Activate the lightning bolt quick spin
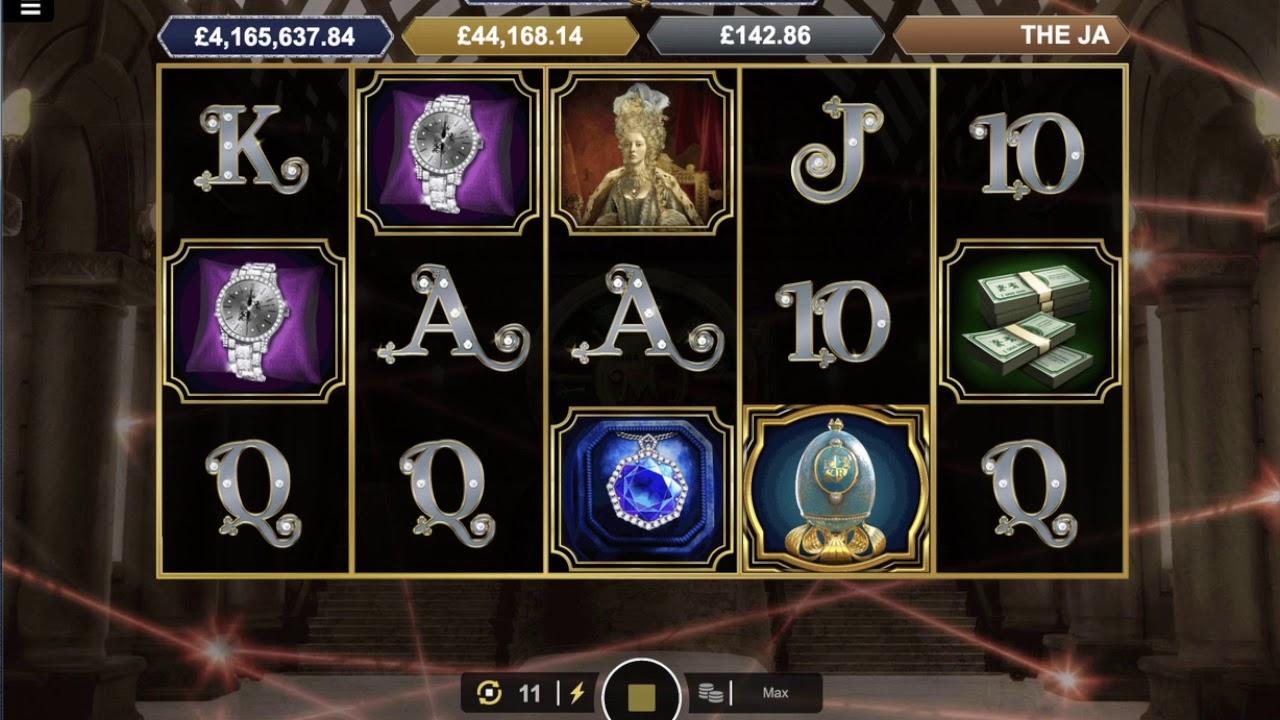 (577, 693)
